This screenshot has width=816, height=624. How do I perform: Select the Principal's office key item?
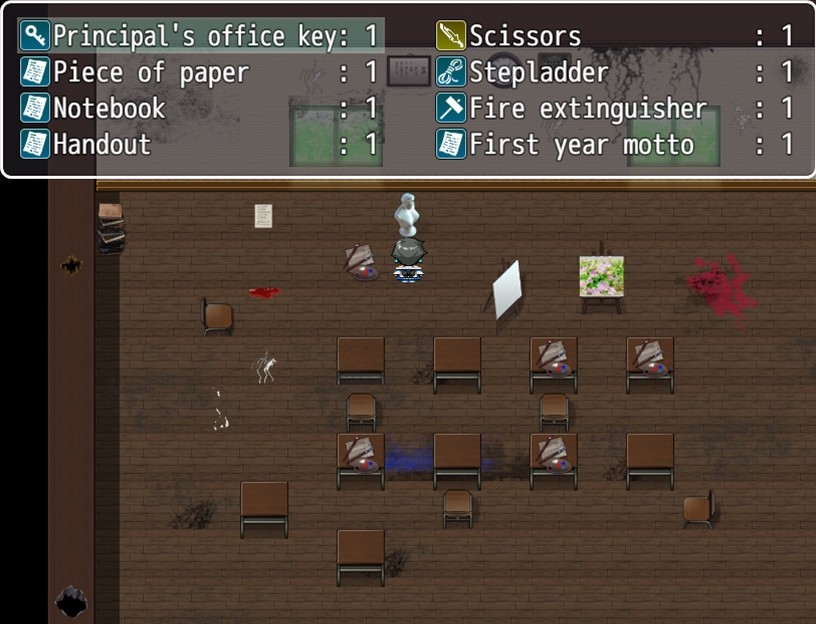tap(200, 36)
